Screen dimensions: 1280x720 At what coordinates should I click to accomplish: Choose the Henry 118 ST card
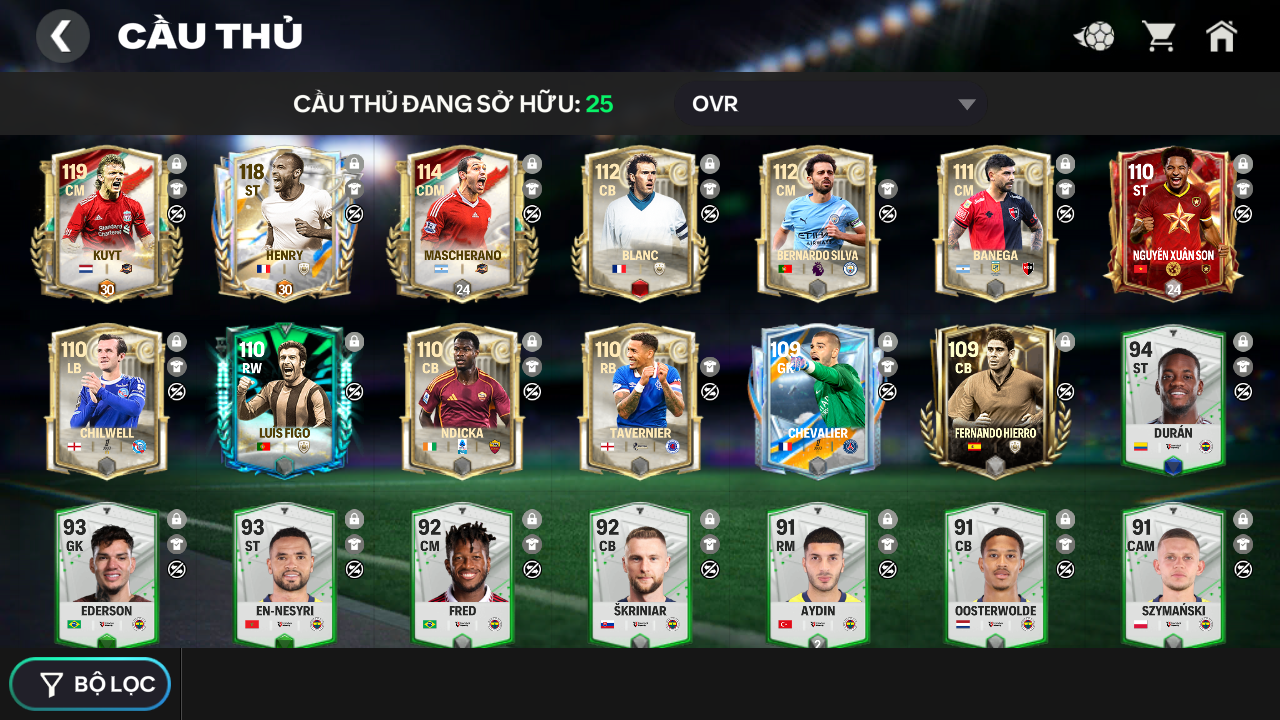click(285, 224)
